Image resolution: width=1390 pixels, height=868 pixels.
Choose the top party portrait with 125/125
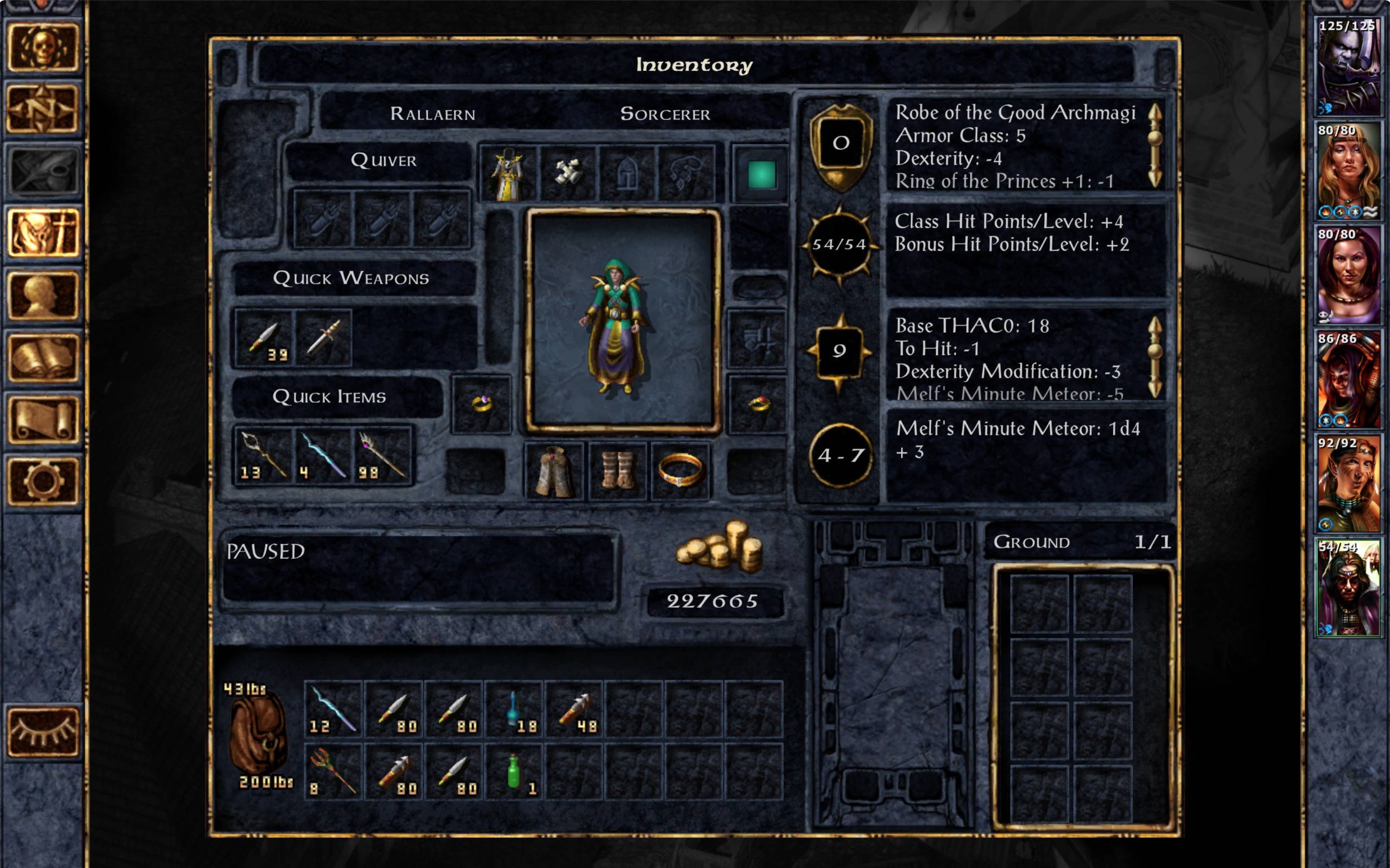pos(1347,66)
